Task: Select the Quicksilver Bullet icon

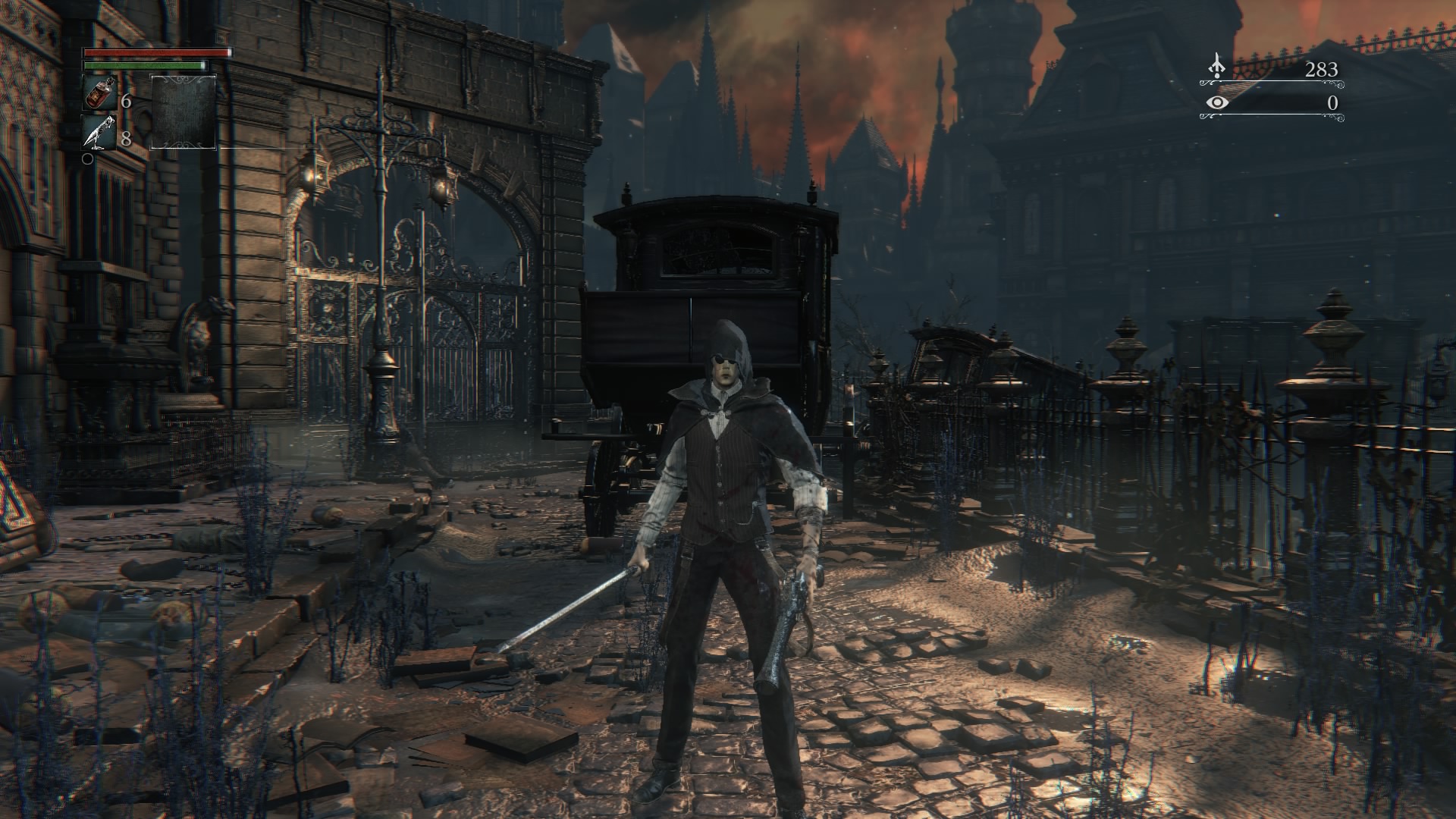Action: 99,133
